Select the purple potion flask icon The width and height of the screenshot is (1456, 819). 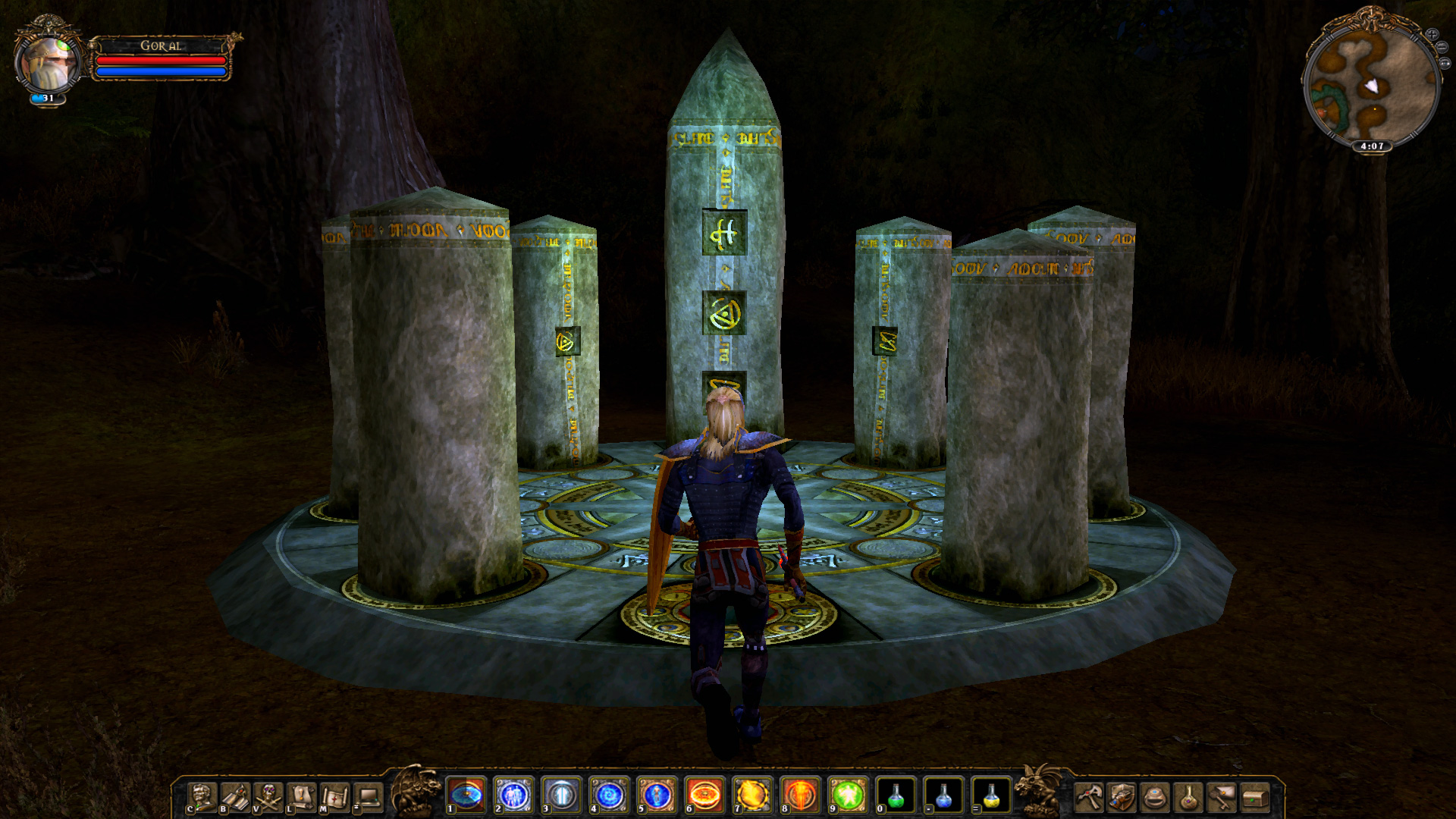[x=1188, y=798]
